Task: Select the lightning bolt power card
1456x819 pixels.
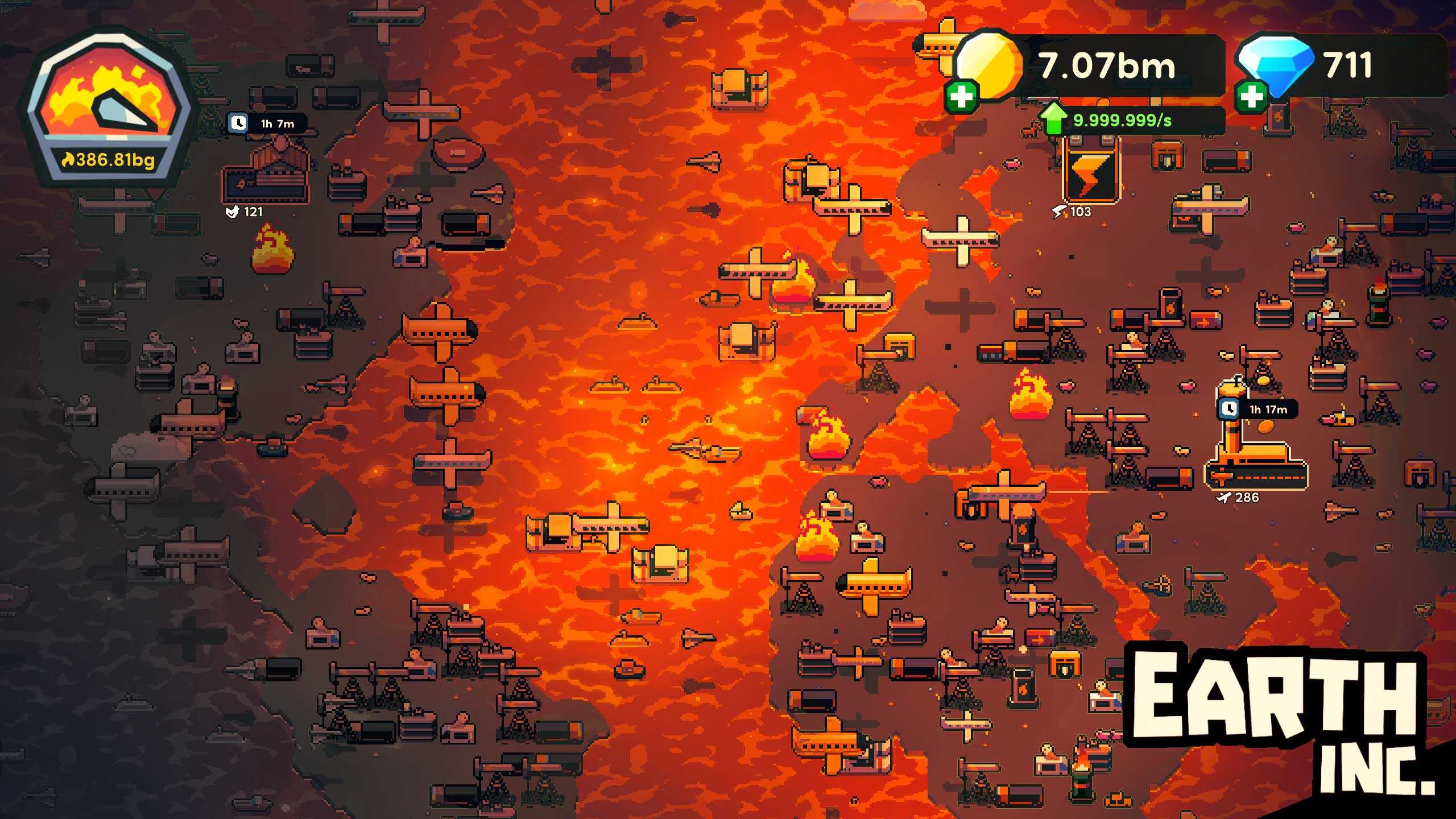Action: 1090,172
